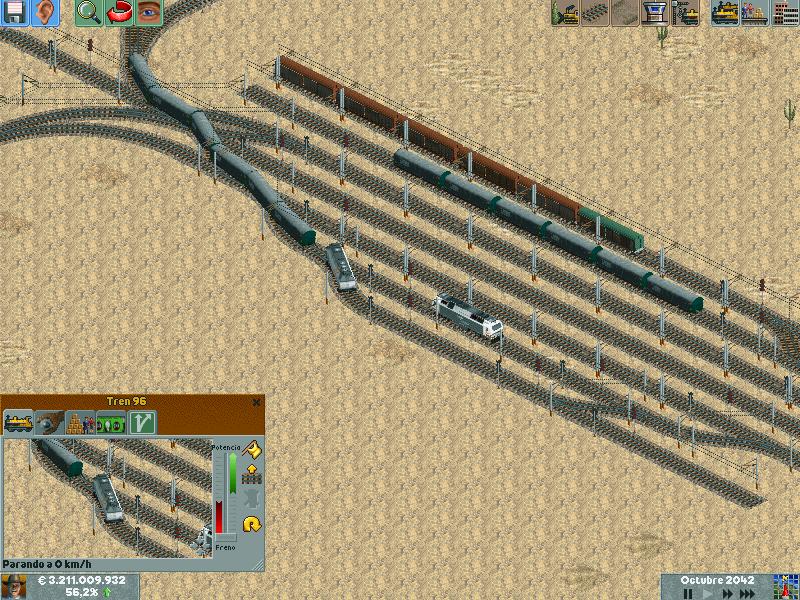Open the floppy disk save/load menu
This screenshot has height=600, width=800.
pos(14,13)
